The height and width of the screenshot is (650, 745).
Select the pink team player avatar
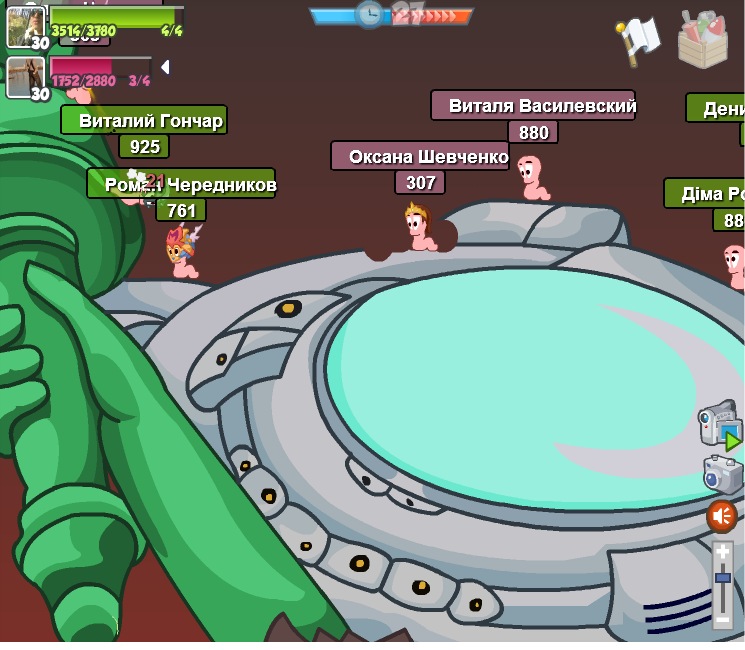point(25,77)
